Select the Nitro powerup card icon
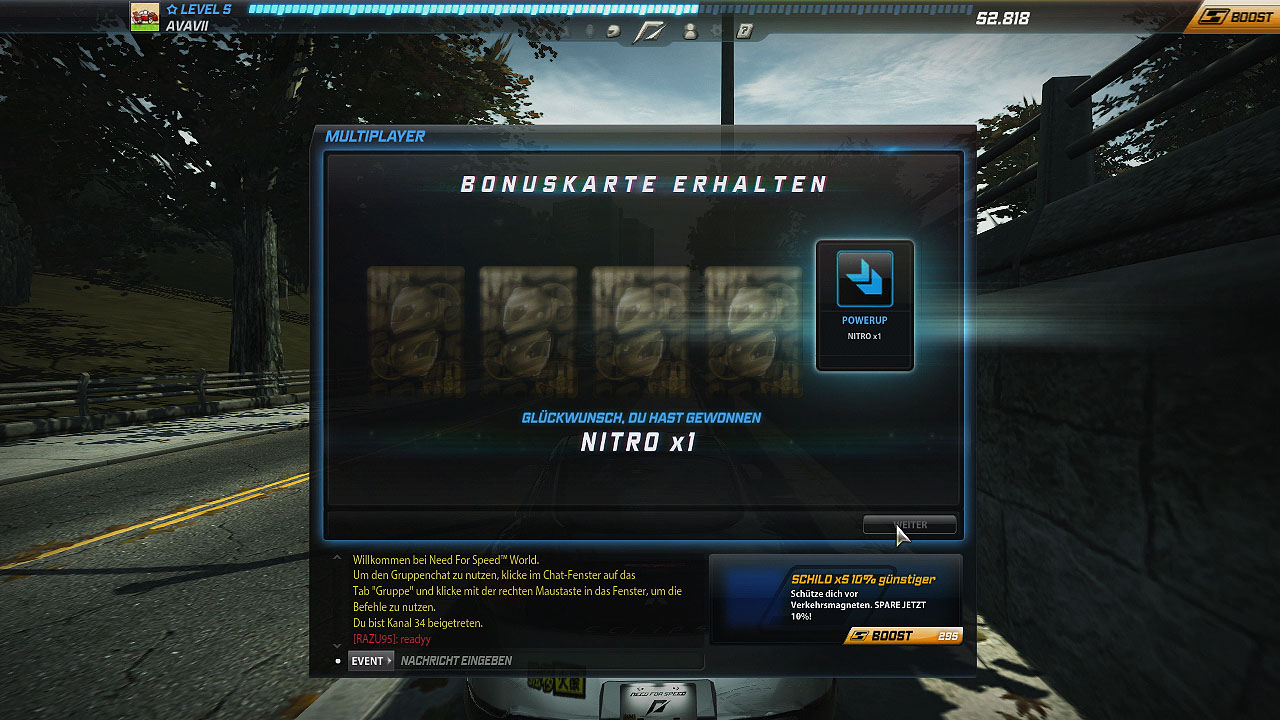The width and height of the screenshot is (1280, 720). (864, 280)
